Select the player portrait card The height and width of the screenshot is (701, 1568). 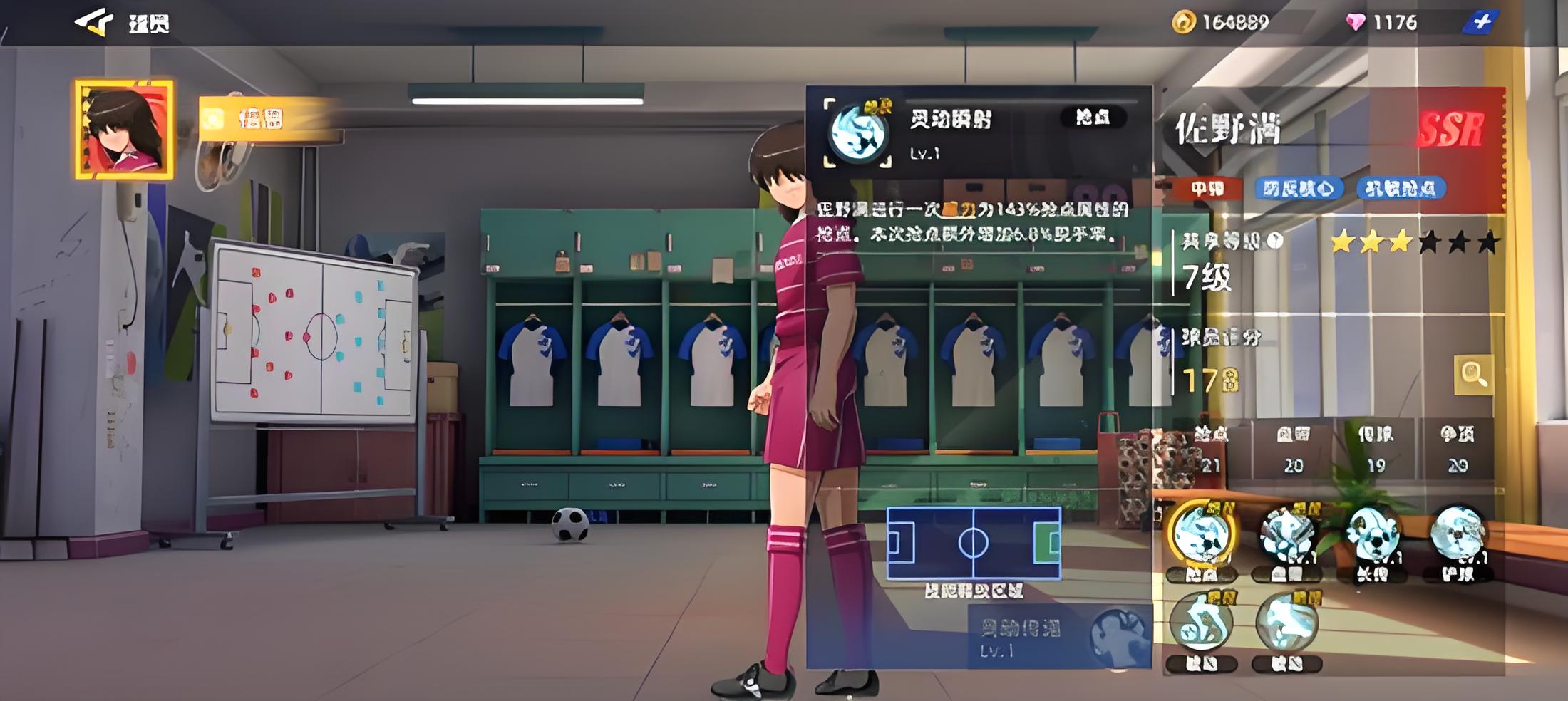(124, 129)
